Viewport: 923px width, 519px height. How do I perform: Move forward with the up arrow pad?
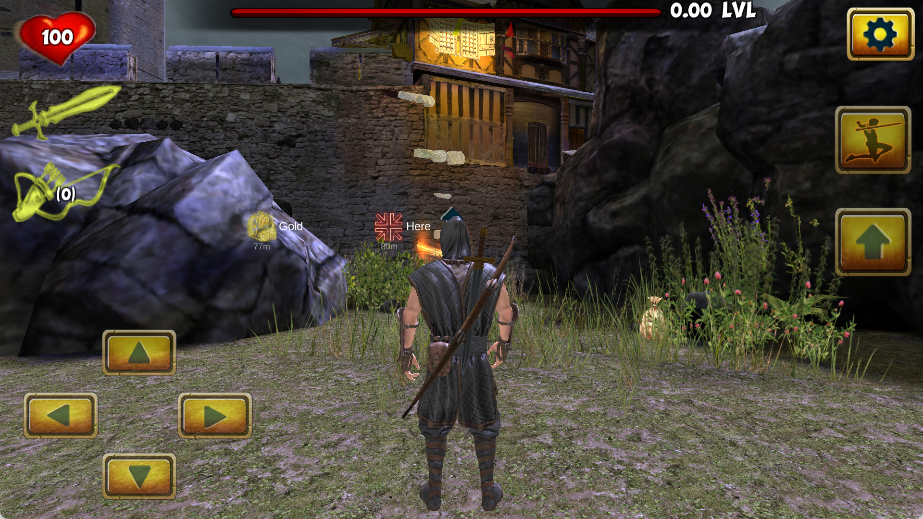pyautogui.click(x=139, y=352)
